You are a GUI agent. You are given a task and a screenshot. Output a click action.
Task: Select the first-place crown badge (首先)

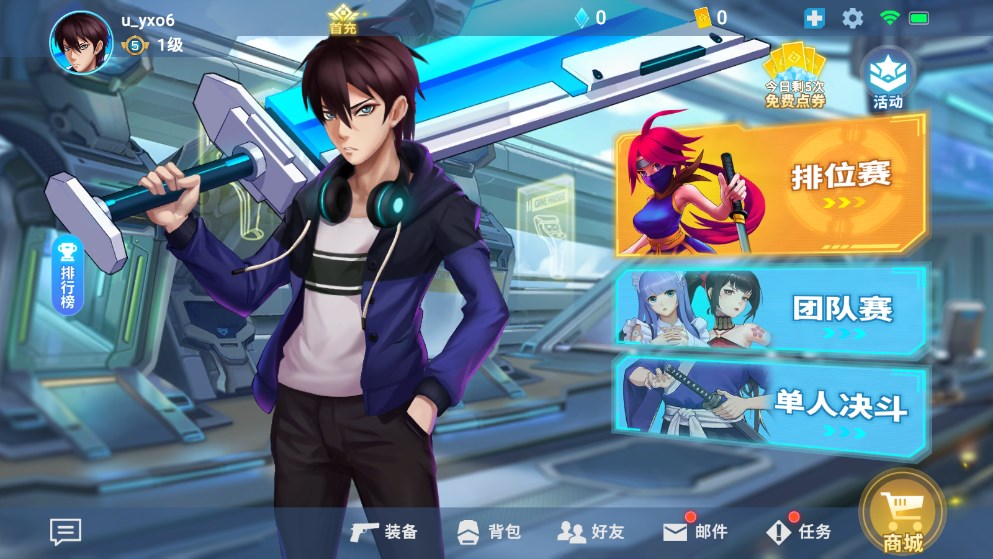[343, 19]
